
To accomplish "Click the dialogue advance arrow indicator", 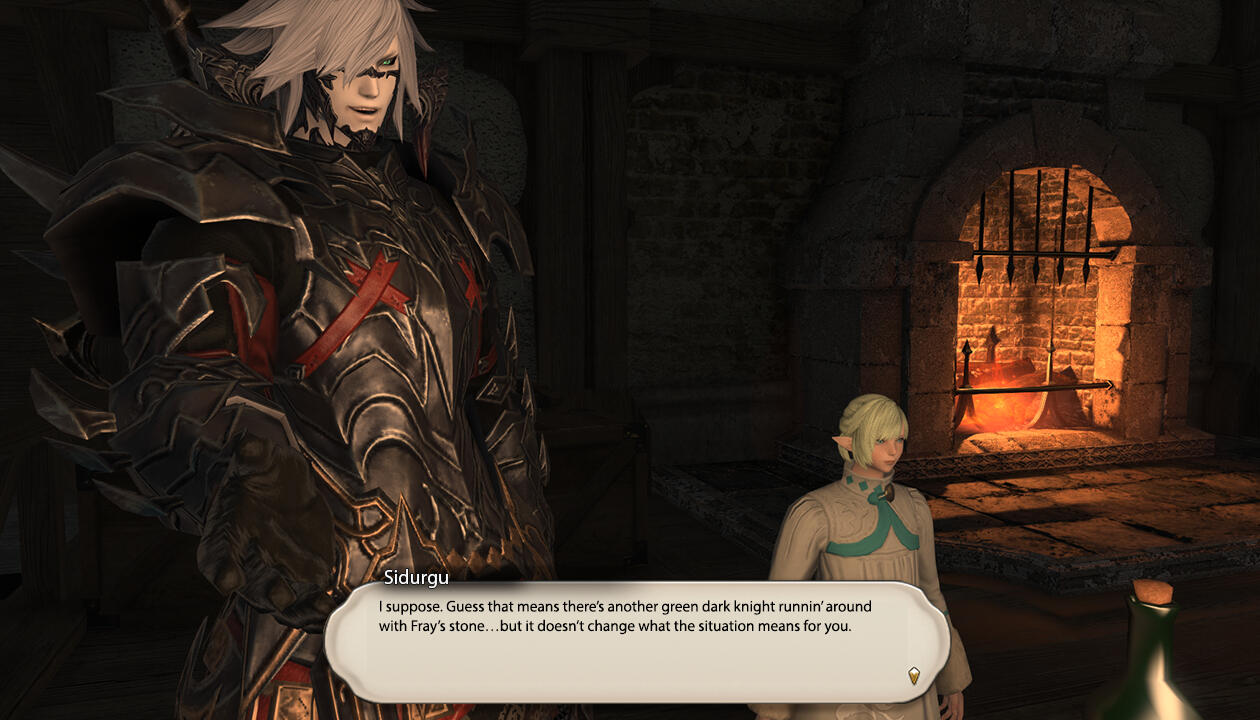I will point(913,675).
